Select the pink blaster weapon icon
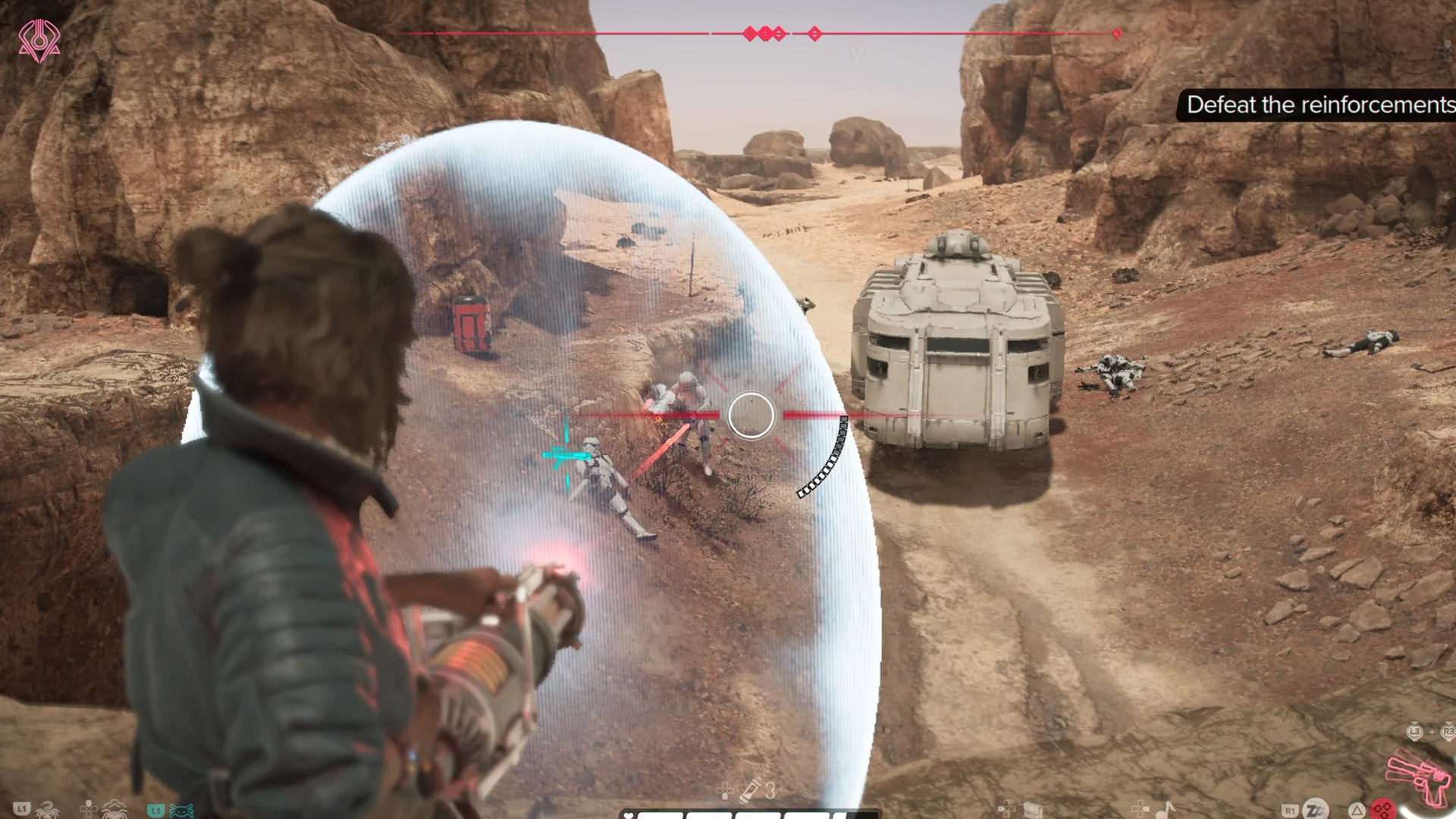1456x819 pixels. pos(1418,780)
